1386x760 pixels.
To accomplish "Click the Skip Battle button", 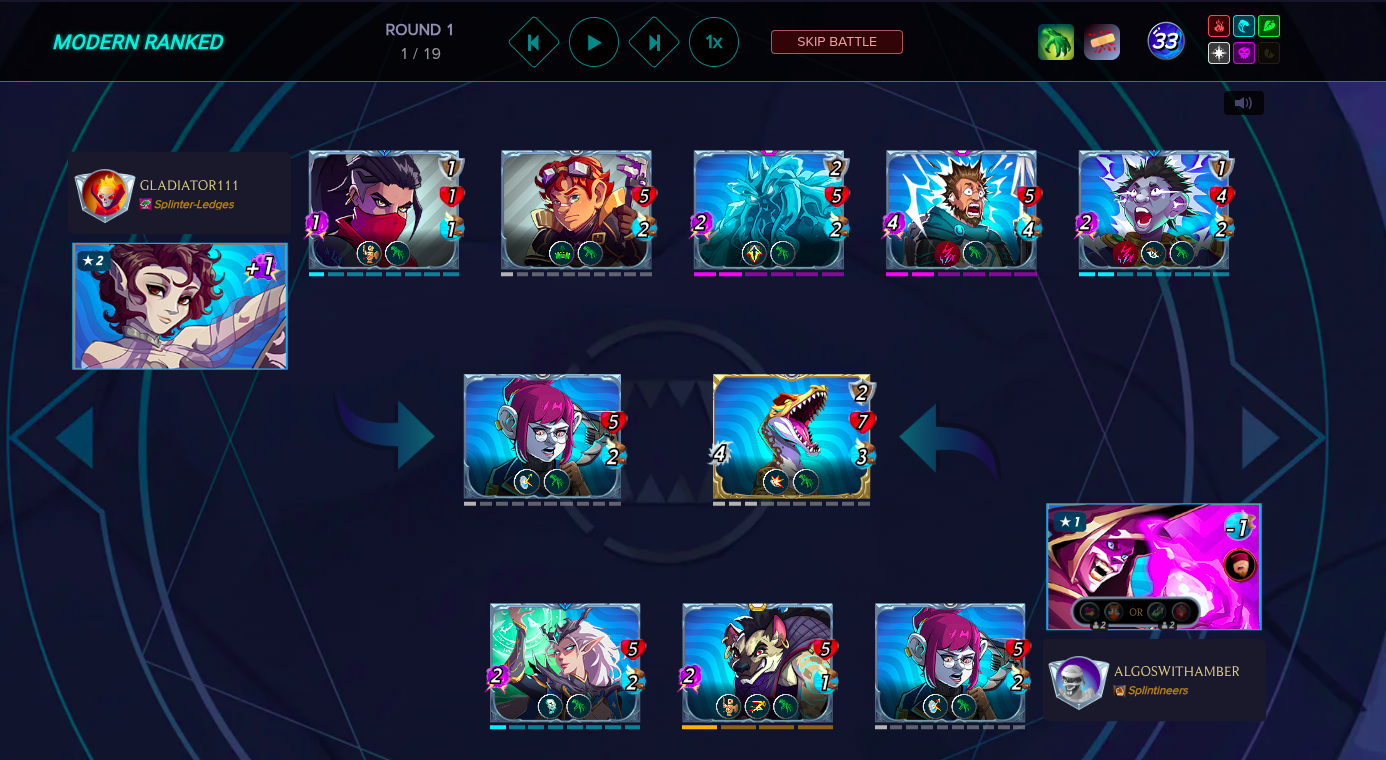I will (836, 42).
